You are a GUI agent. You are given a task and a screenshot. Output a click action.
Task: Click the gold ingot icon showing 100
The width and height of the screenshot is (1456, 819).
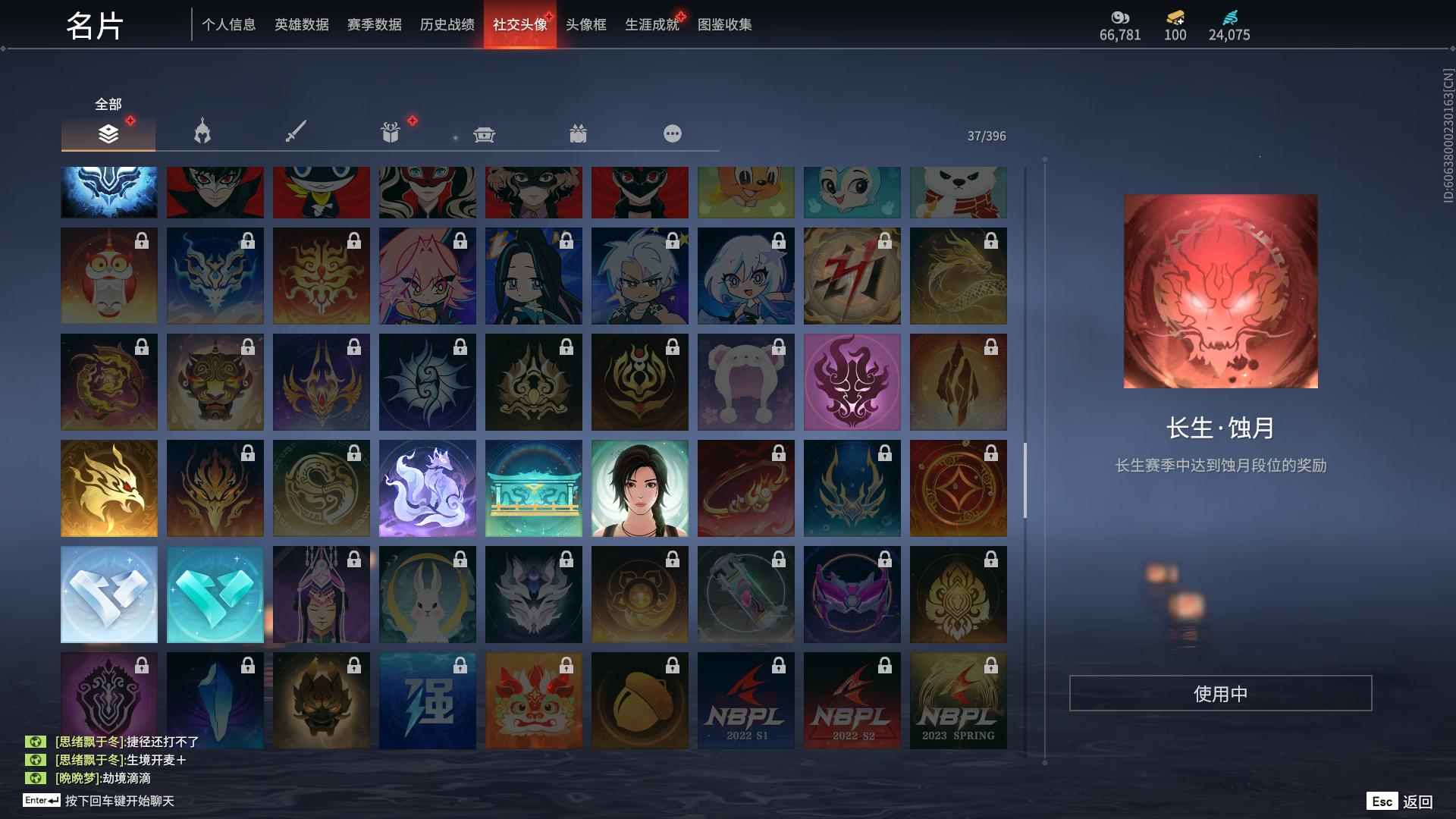point(1173,19)
